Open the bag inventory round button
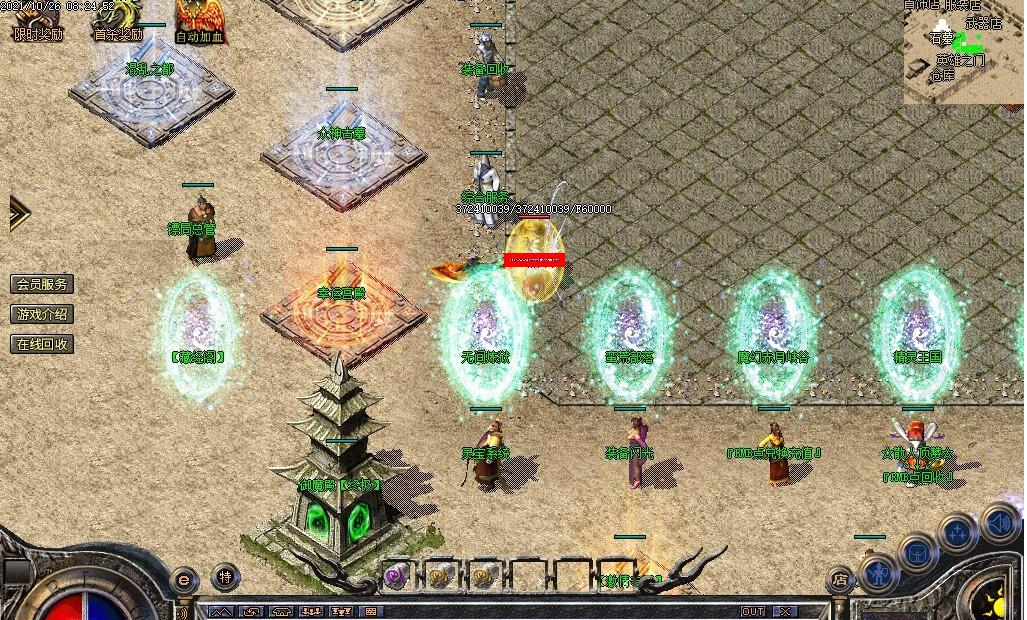This screenshot has width=1027, height=620. coord(917,553)
